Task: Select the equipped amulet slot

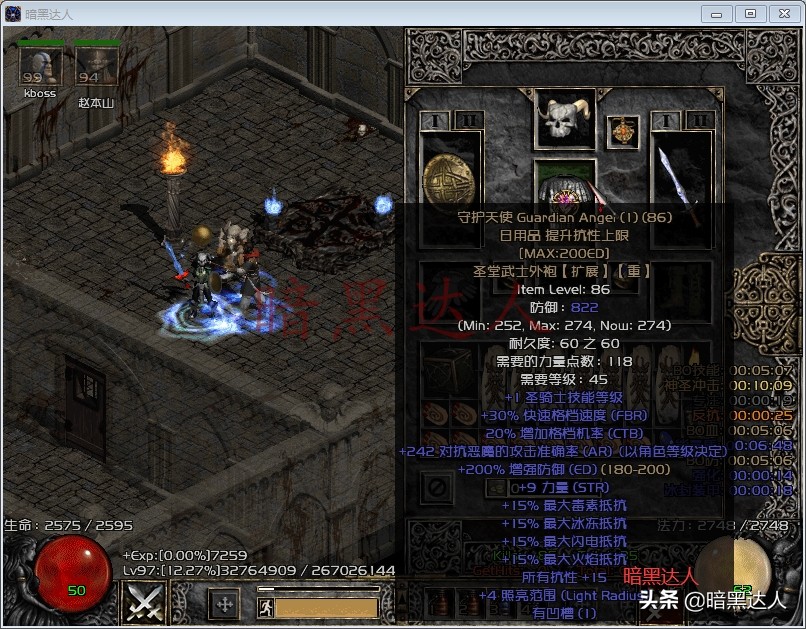Action: click(624, 131)
